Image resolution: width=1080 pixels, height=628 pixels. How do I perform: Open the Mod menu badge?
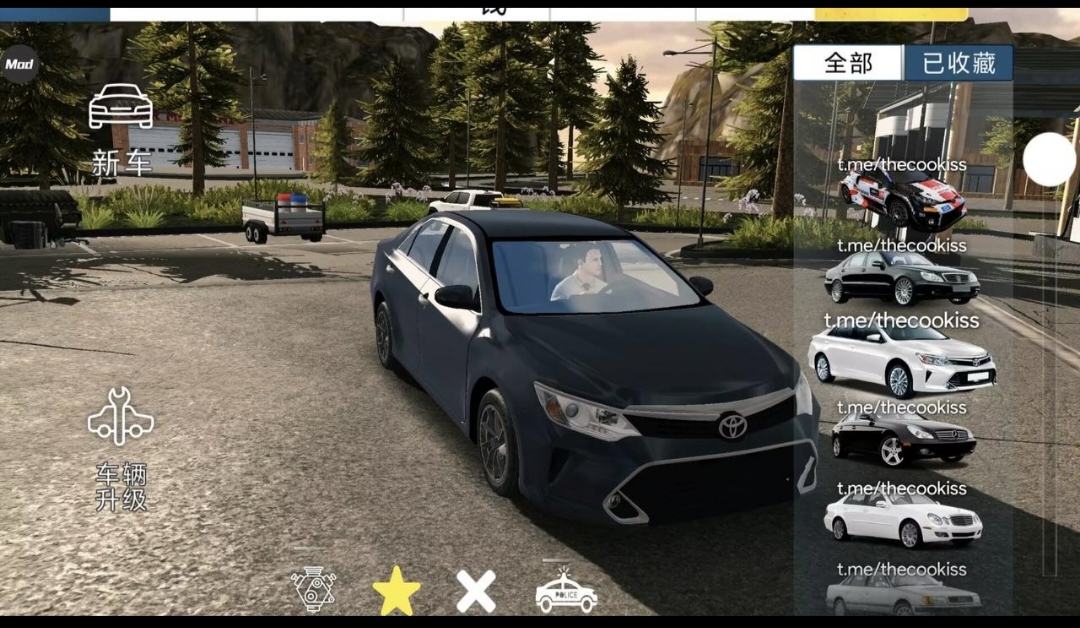(19, 64)
